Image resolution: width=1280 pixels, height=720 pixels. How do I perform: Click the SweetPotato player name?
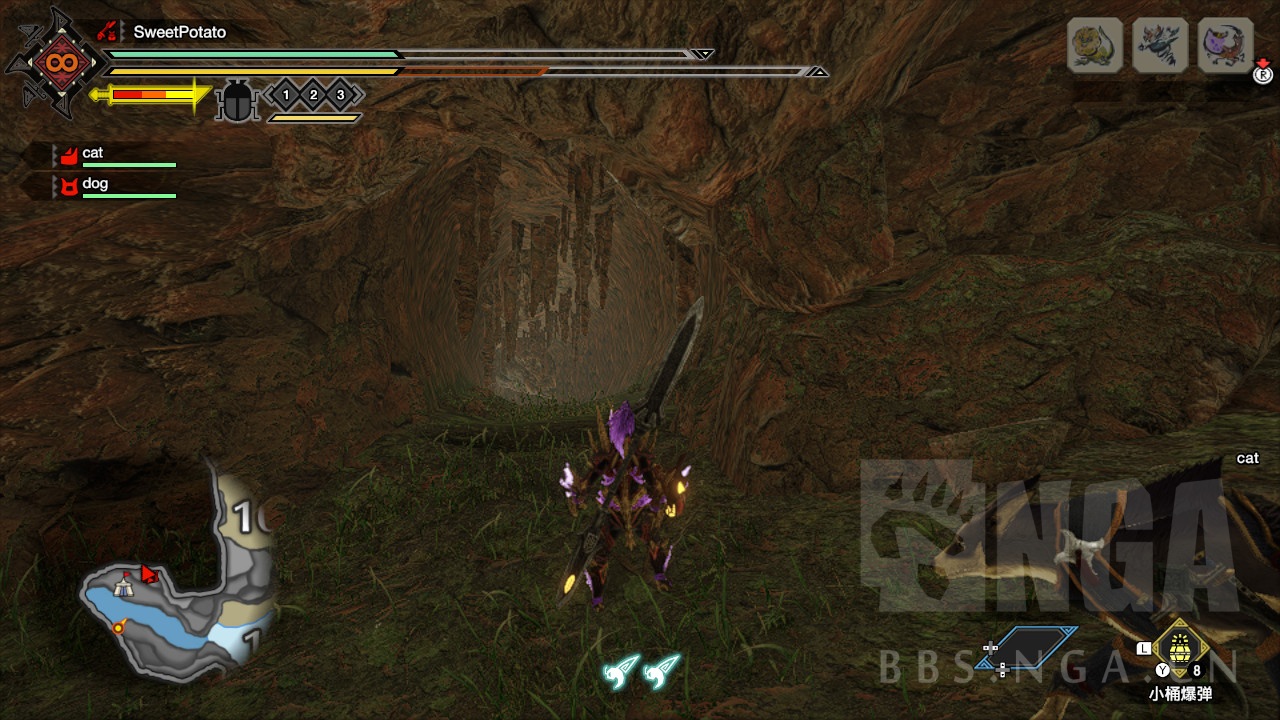point(179,32)
